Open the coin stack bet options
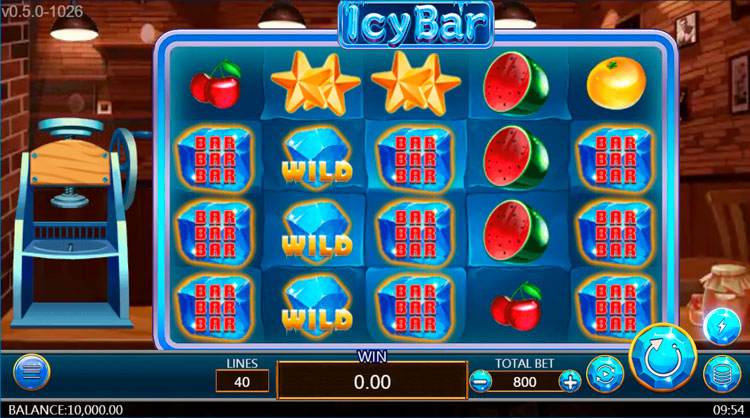Viewport: 750px width, 418px height. (719, 375)
